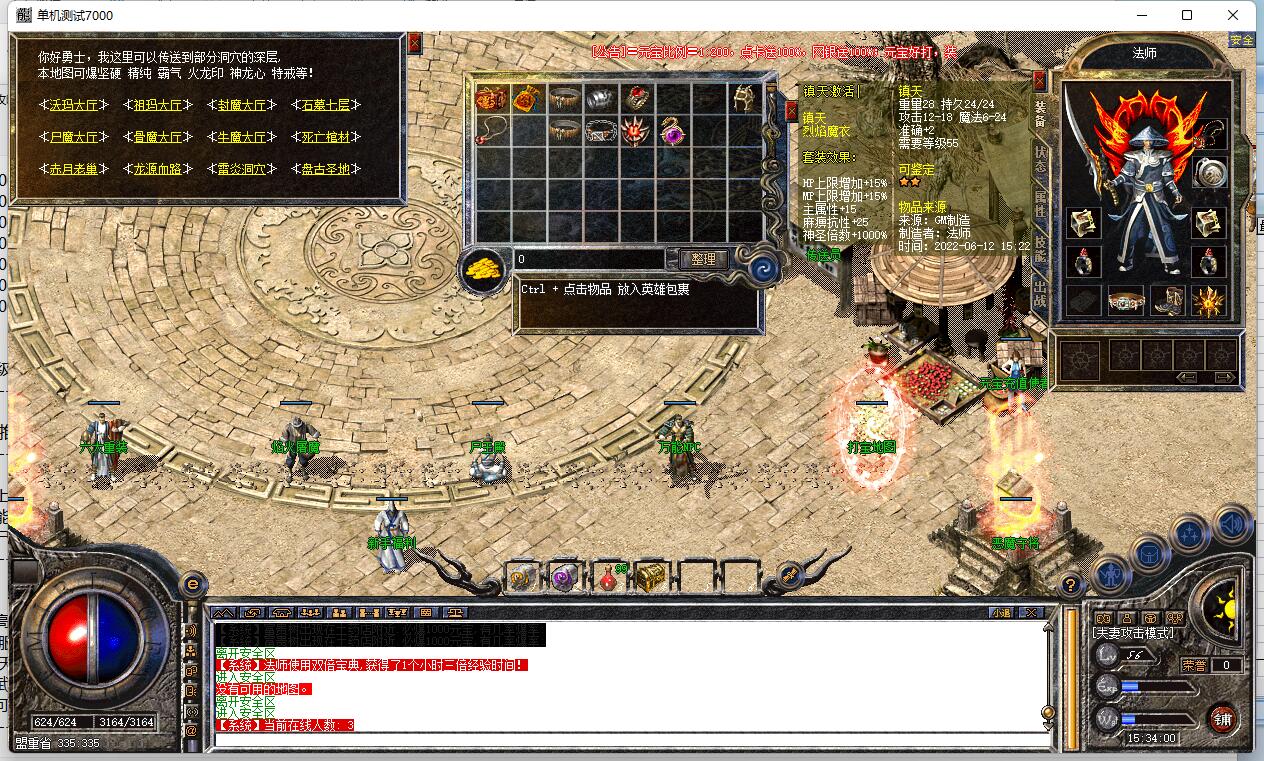Use the red potion in the hotbar
The height and width of the screenshot is (761, 1264).
tap(607, 576)
